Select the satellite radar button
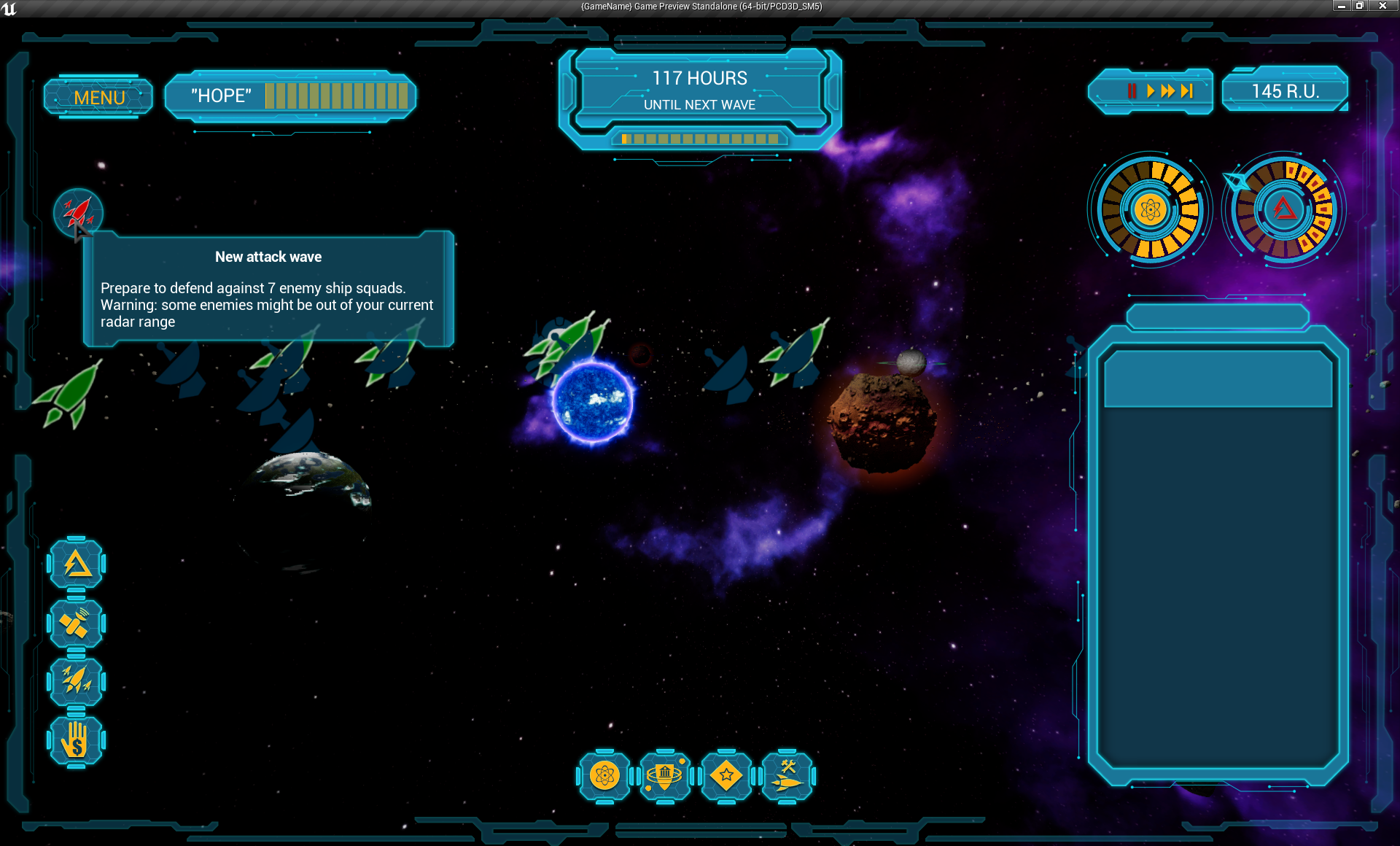1400x846 pixels. [77, 624]
